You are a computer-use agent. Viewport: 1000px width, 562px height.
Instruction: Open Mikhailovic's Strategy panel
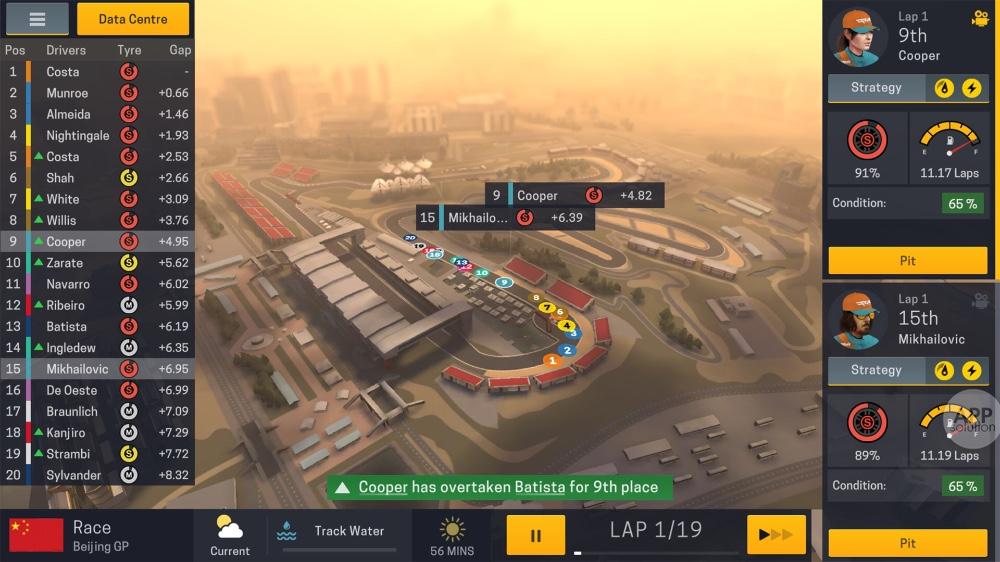click(x=876, y=370)
